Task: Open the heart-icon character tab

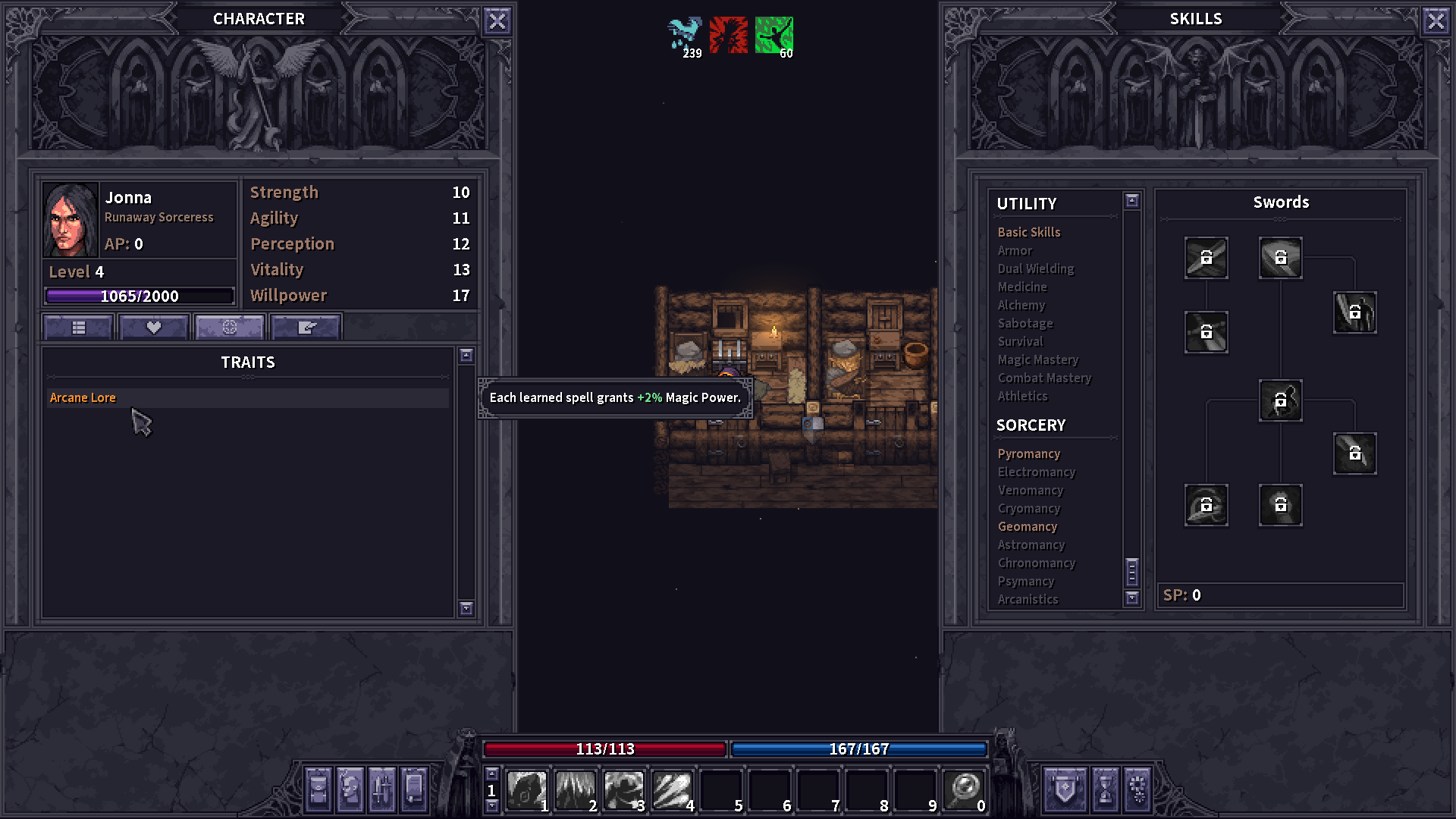Action: pos(154,328)
